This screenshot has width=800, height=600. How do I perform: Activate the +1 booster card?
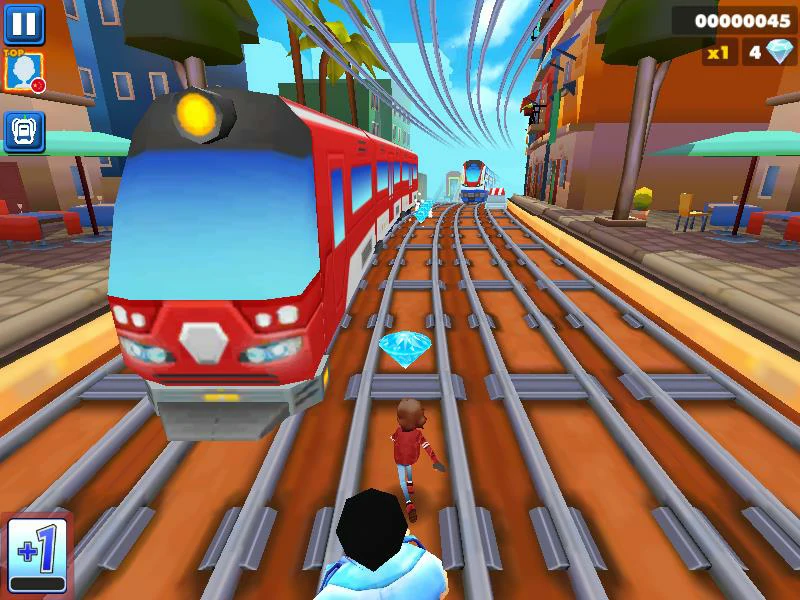click(x=37, y=553)
